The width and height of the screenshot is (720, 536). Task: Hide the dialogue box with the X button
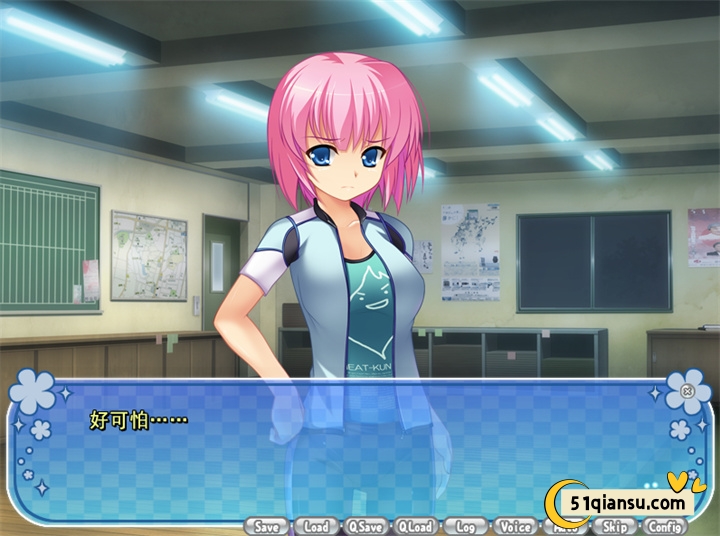tap(687, 391)
